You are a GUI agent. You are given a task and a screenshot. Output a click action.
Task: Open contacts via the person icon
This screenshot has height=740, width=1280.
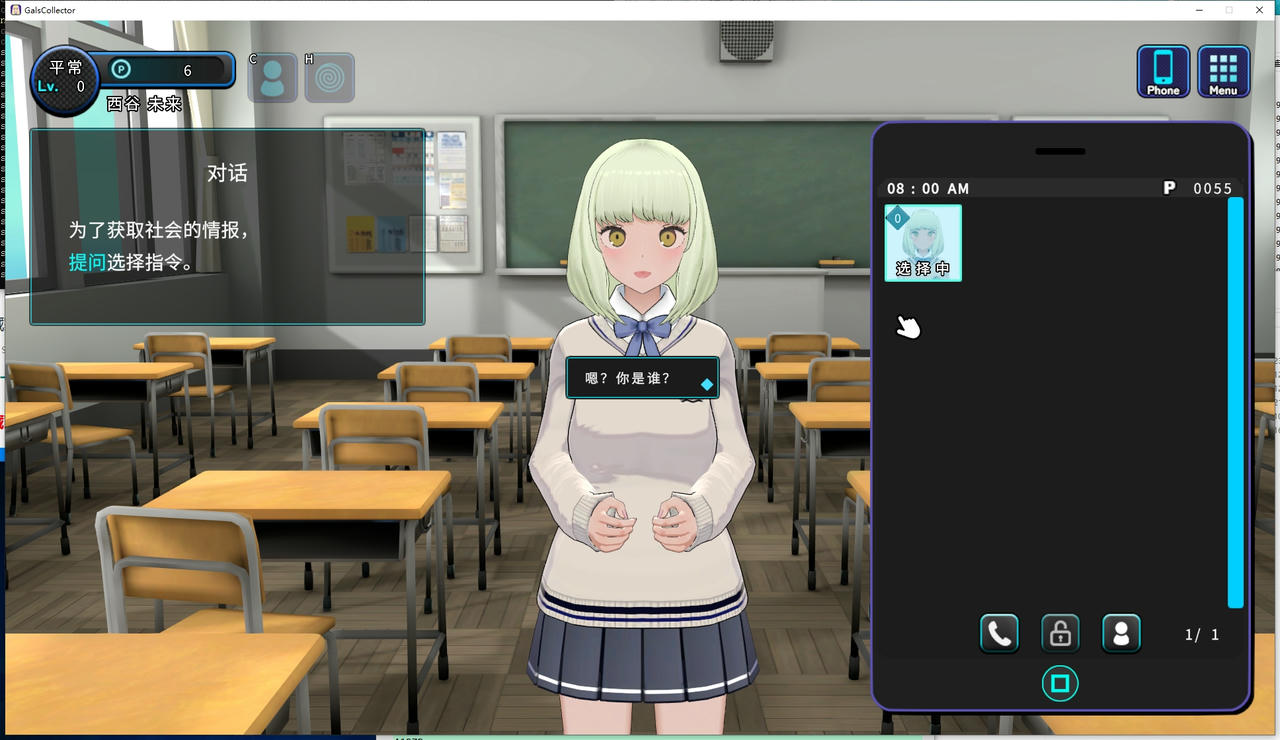pos(1121,633)
